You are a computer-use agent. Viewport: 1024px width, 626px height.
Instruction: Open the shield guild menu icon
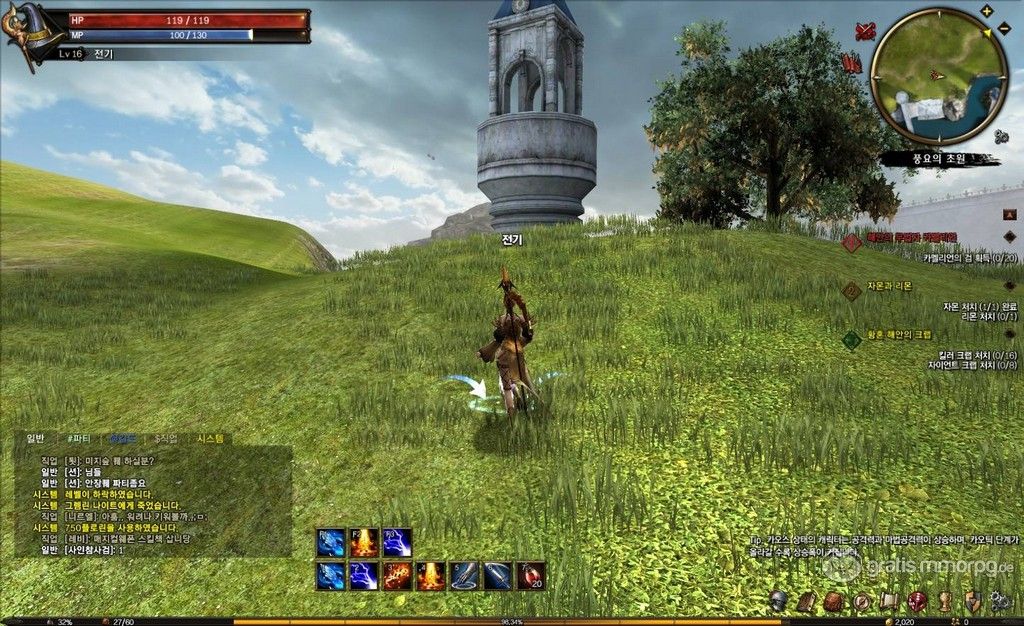[x=972, y=601]
